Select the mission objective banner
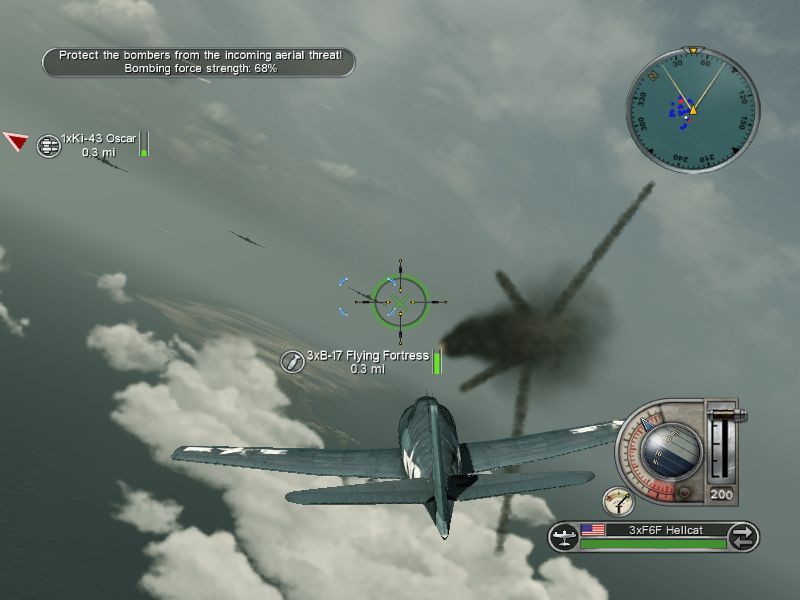 tap(199, 62)
